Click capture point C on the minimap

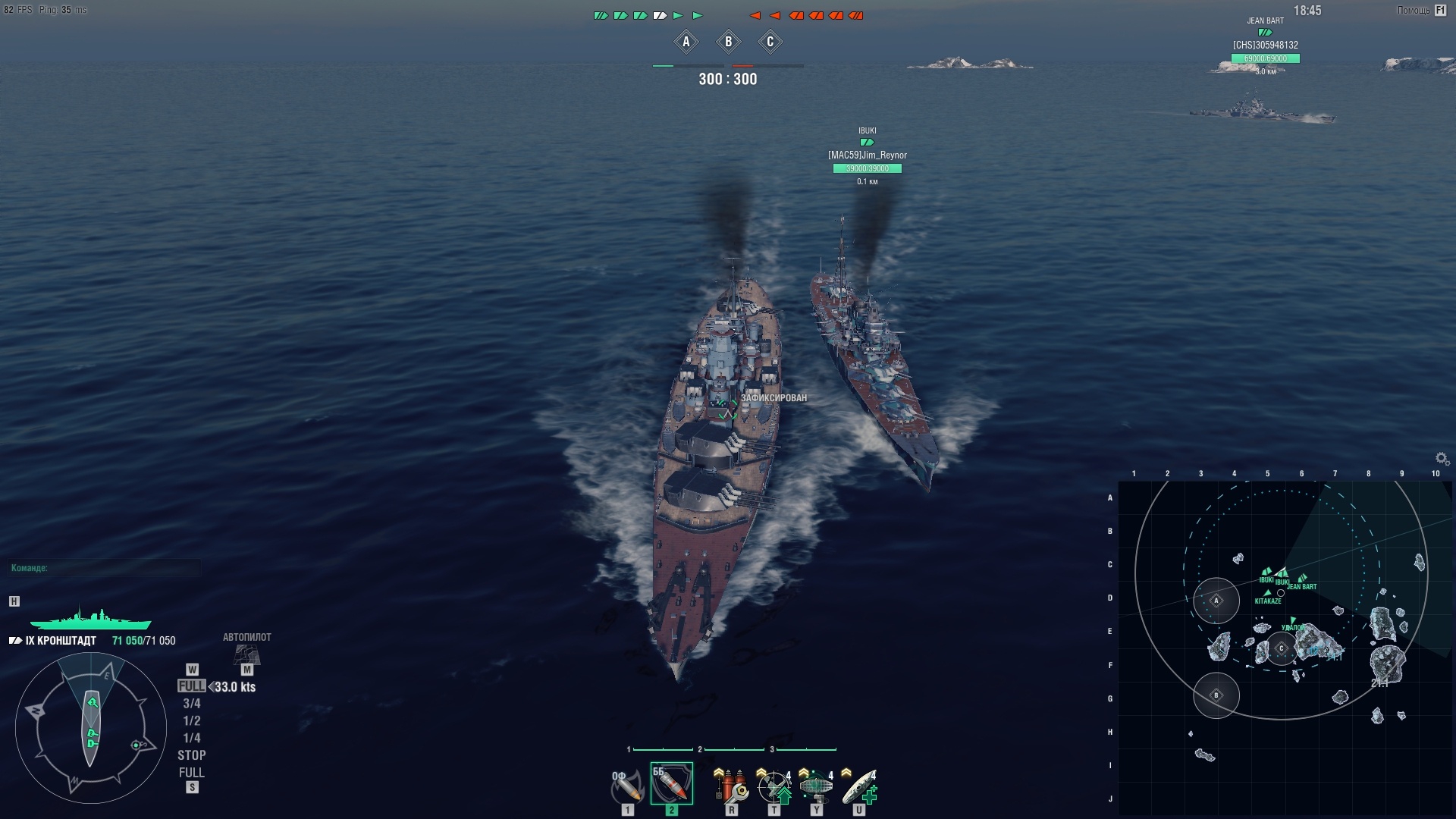point(1282,648)
